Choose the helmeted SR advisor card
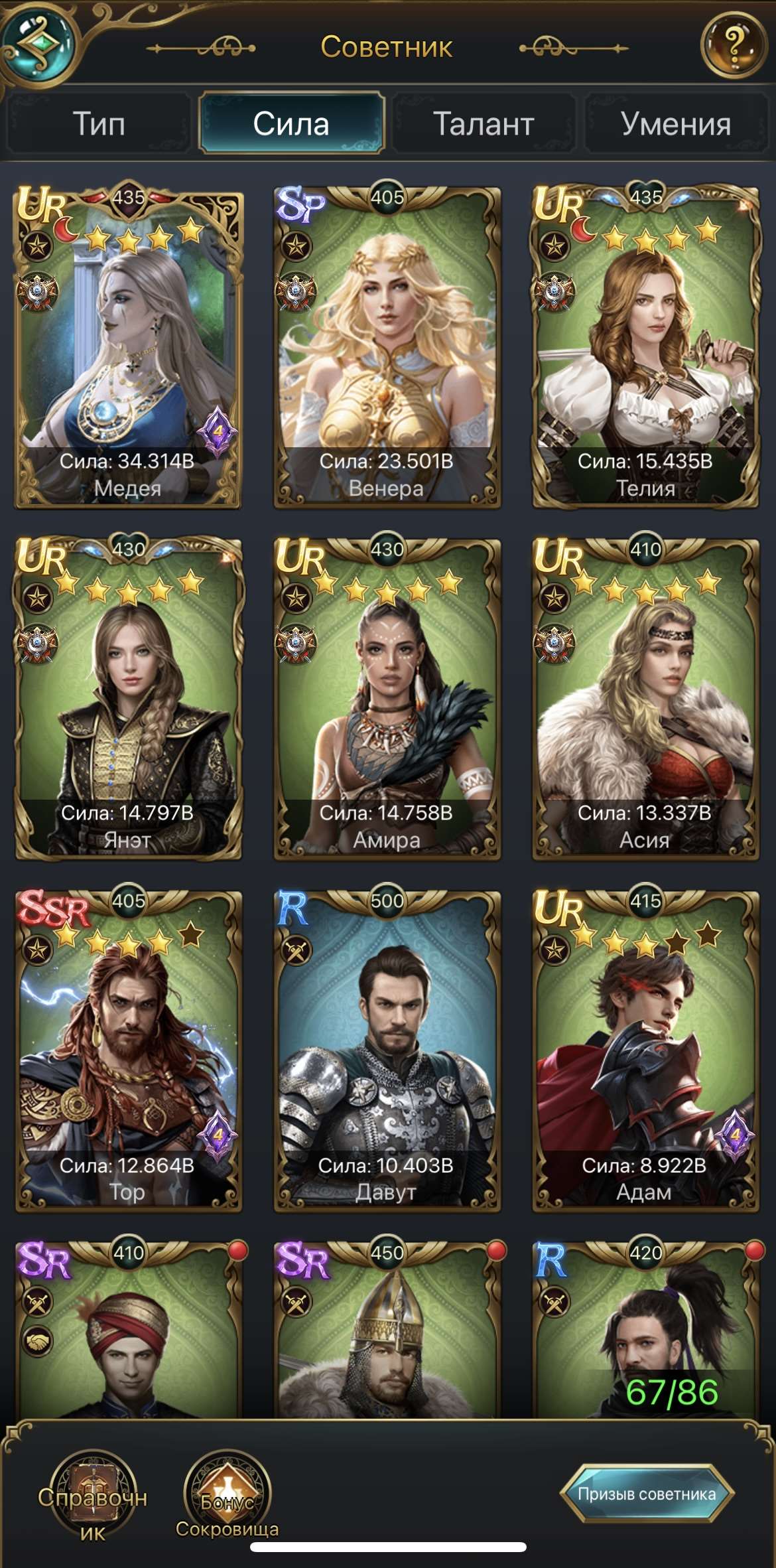Screen dimensions: 776x1568 [387, 1334]
